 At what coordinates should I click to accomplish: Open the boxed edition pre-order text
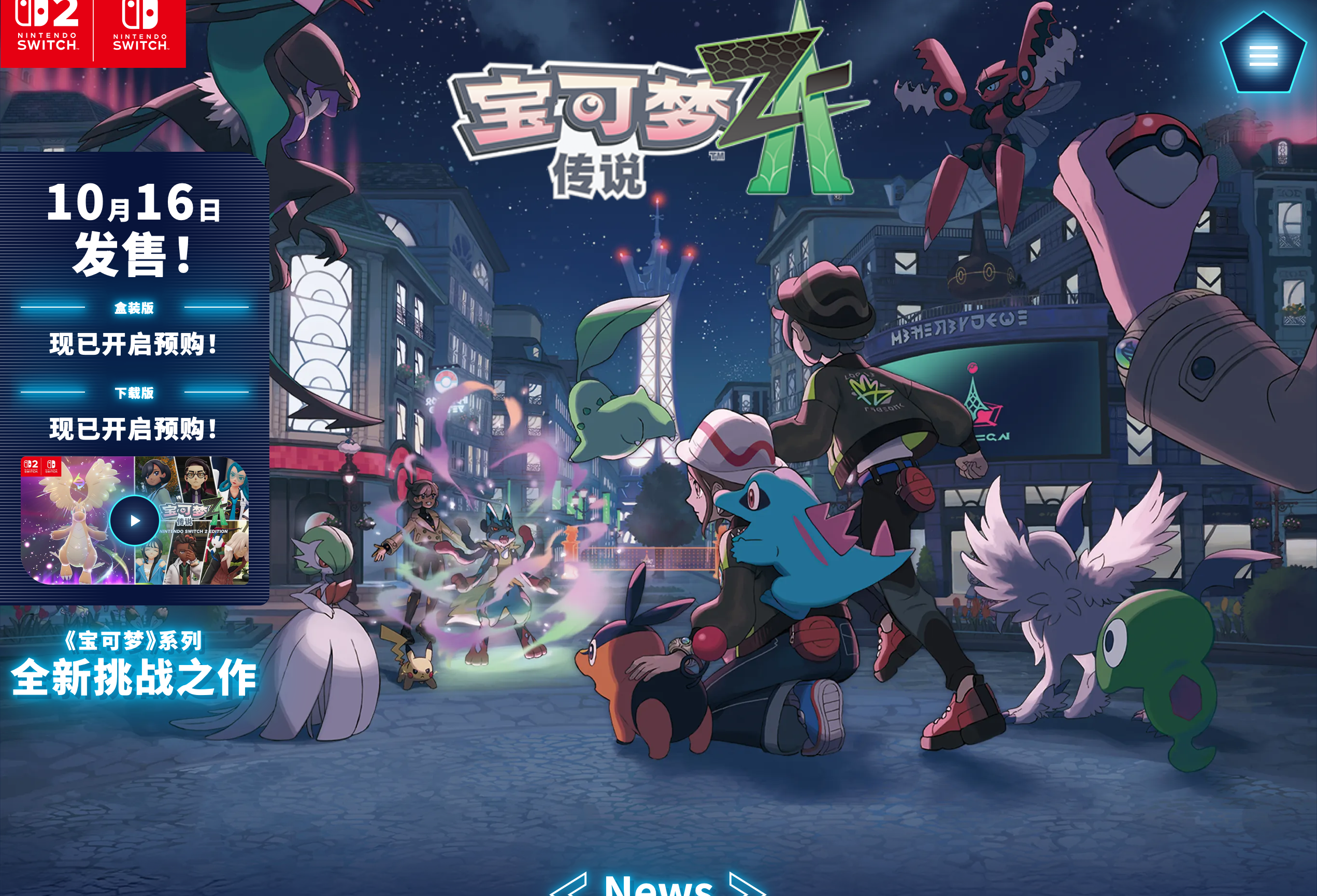(134, 344)
